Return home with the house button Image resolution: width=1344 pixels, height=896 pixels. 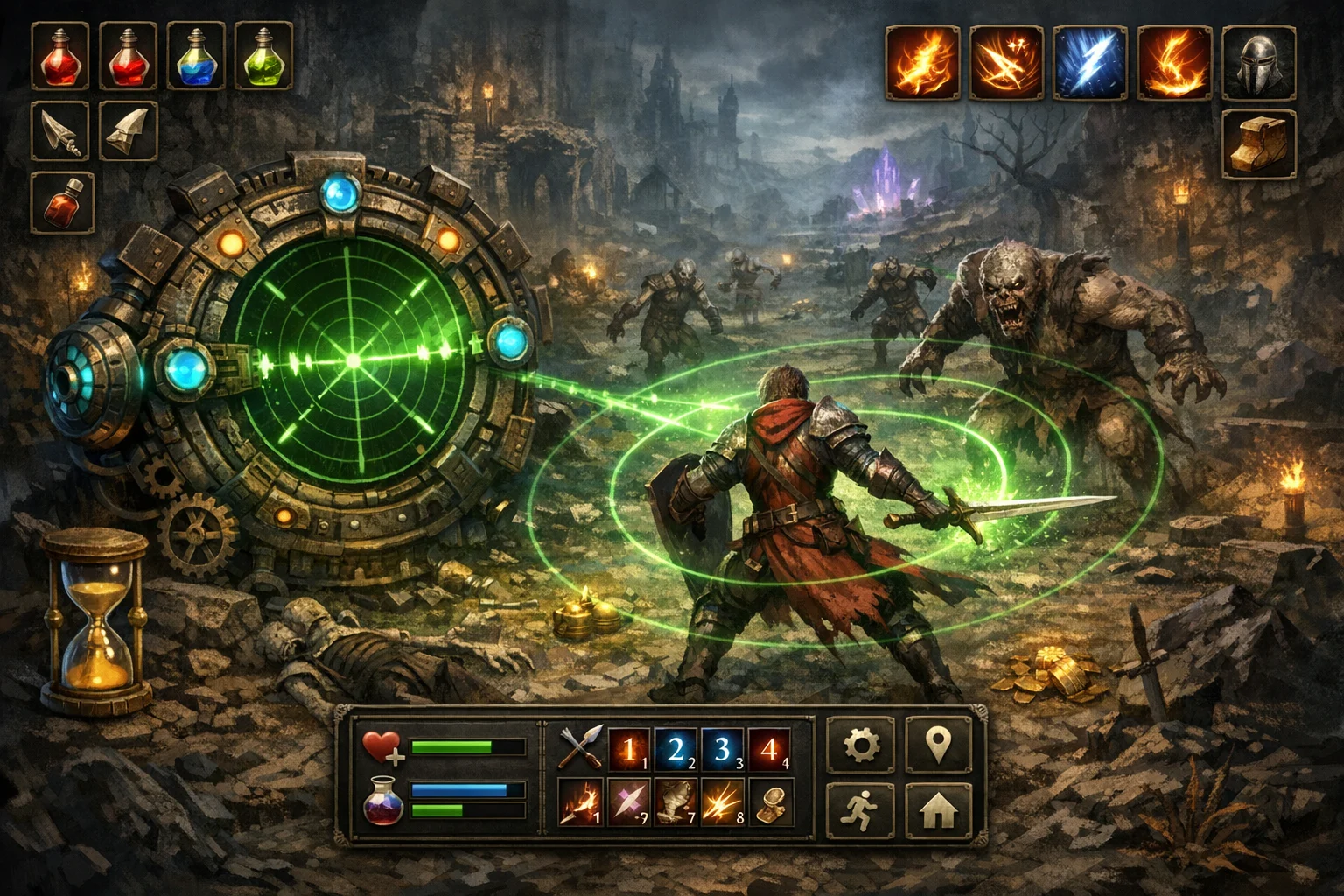938,811
